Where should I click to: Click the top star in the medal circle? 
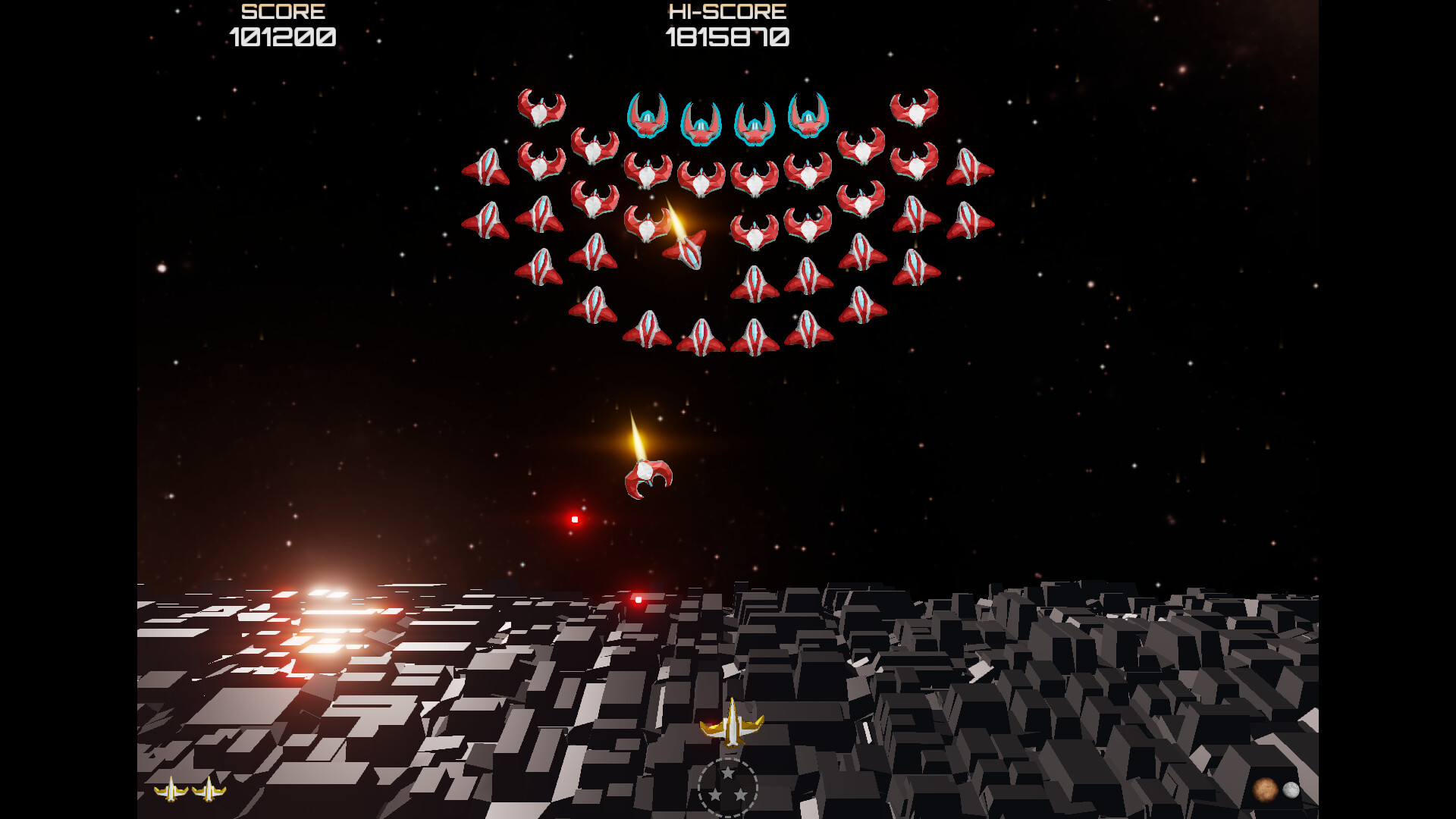[x=729, y=772]
